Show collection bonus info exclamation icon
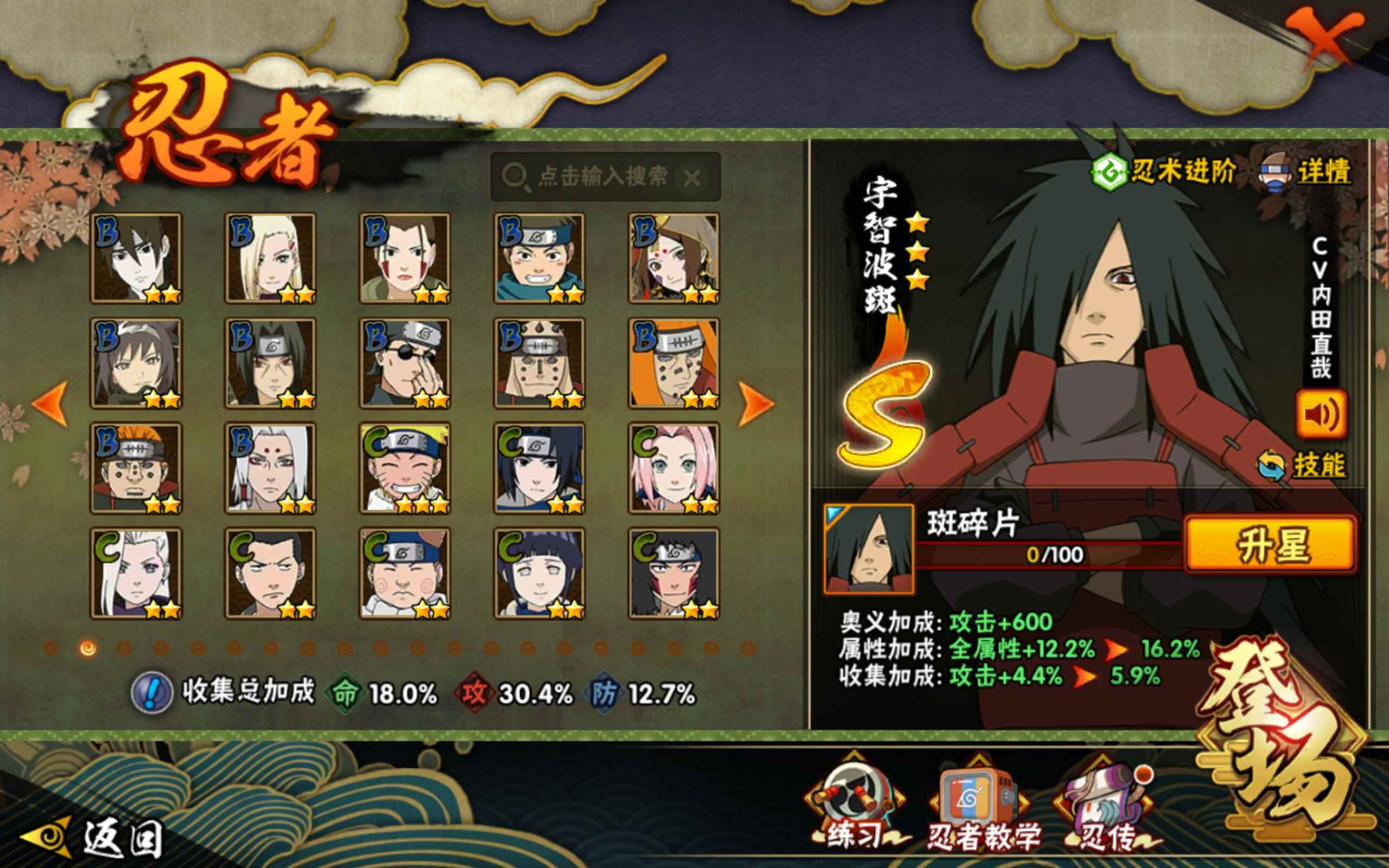The width and height of the screenshot is (1389, 868). click(x=151, y=693)
